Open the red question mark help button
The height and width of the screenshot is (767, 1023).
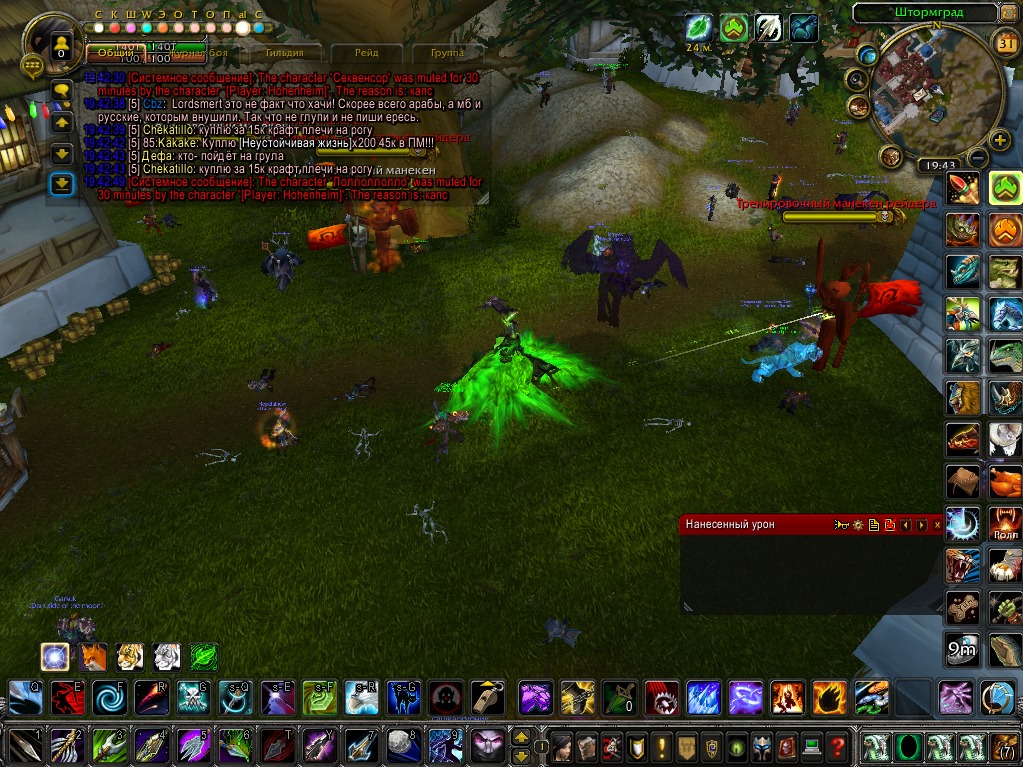(838, 746)
